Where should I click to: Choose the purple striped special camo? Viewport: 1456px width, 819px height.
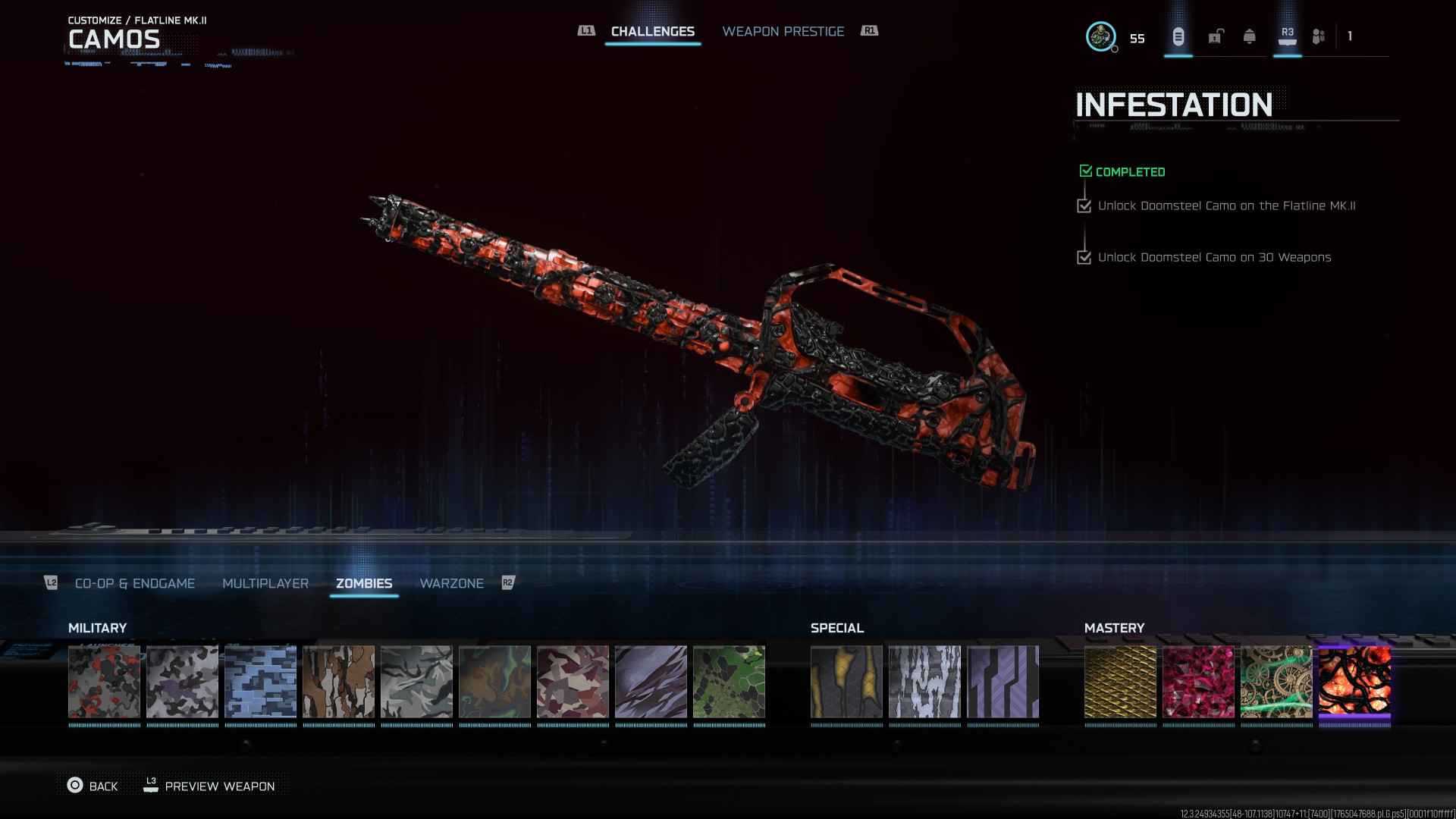tap(1003, 682)
